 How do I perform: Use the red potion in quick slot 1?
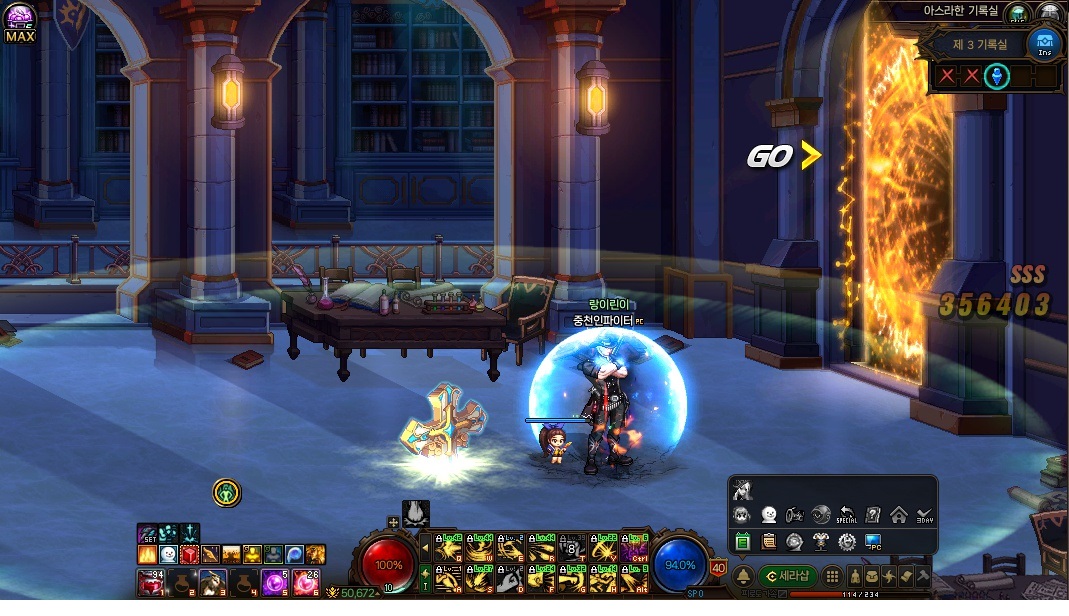[150, 582]
